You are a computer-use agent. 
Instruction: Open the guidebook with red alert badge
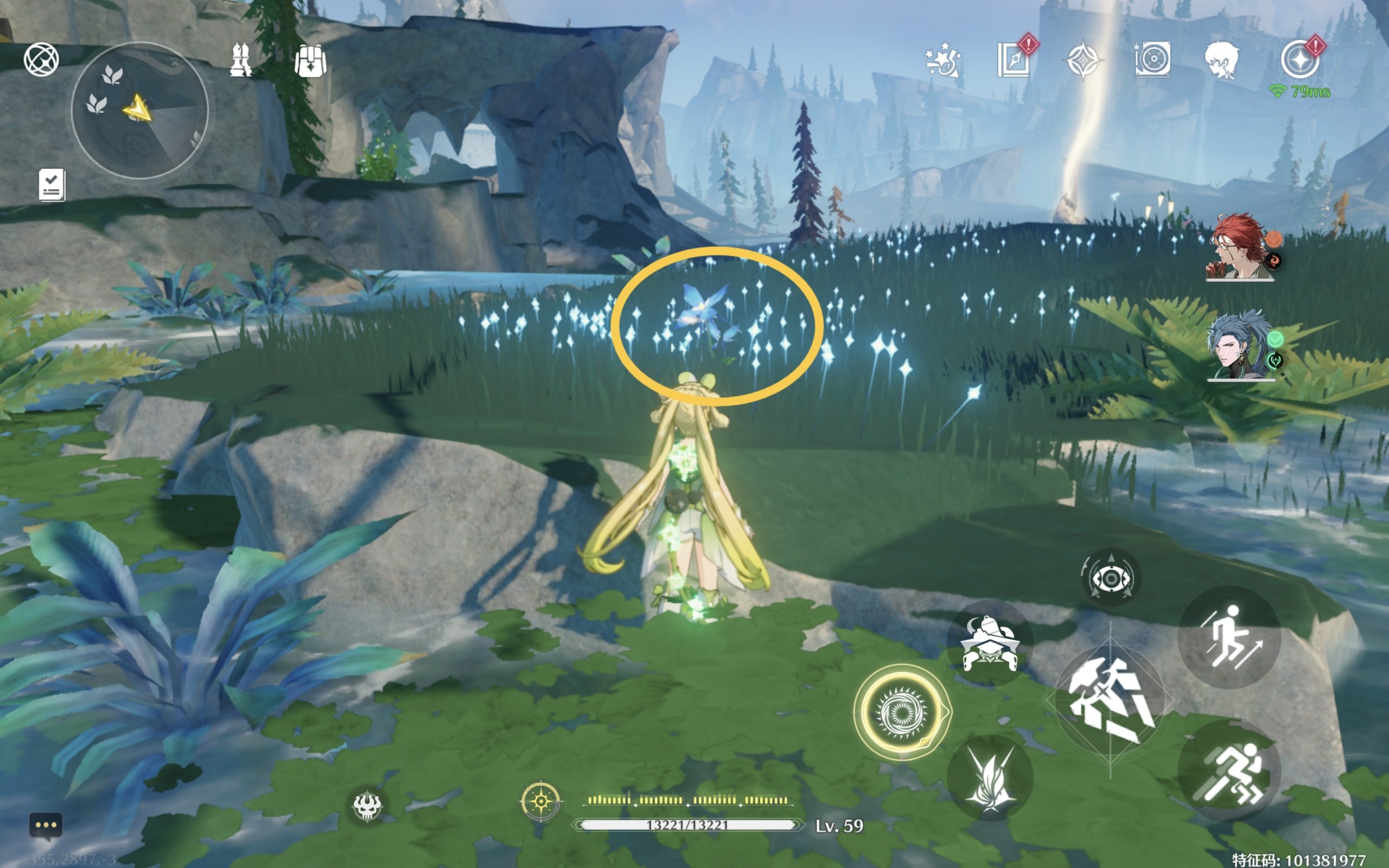coord(1014,60)
